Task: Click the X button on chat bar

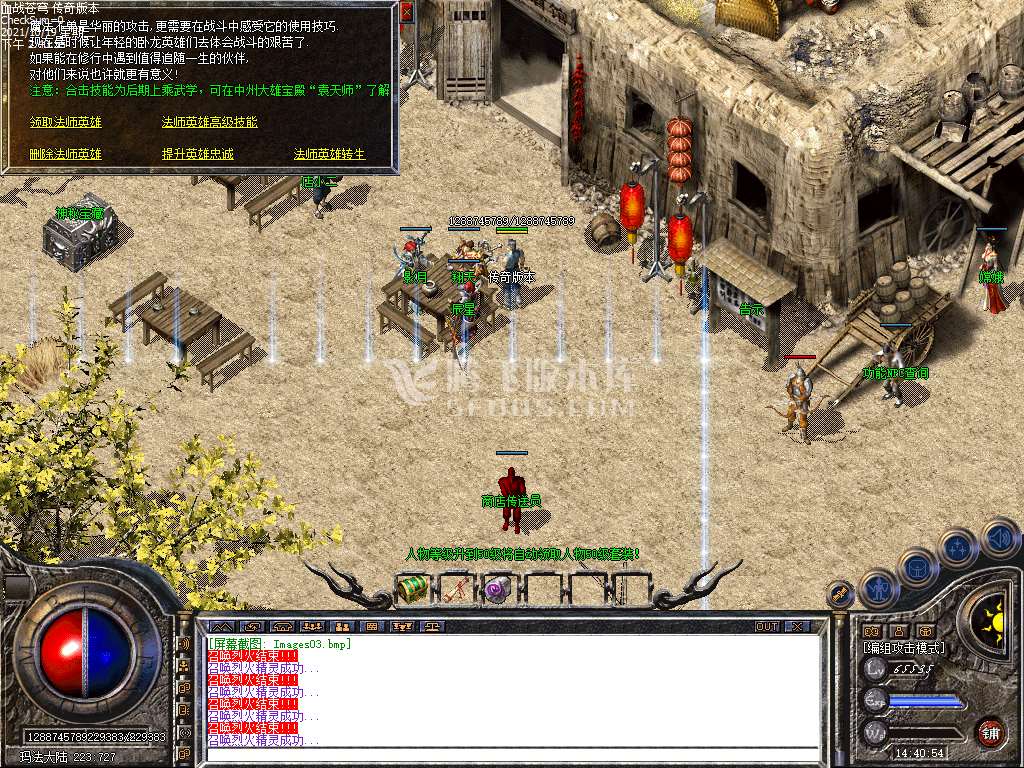Action: [796, 626]
